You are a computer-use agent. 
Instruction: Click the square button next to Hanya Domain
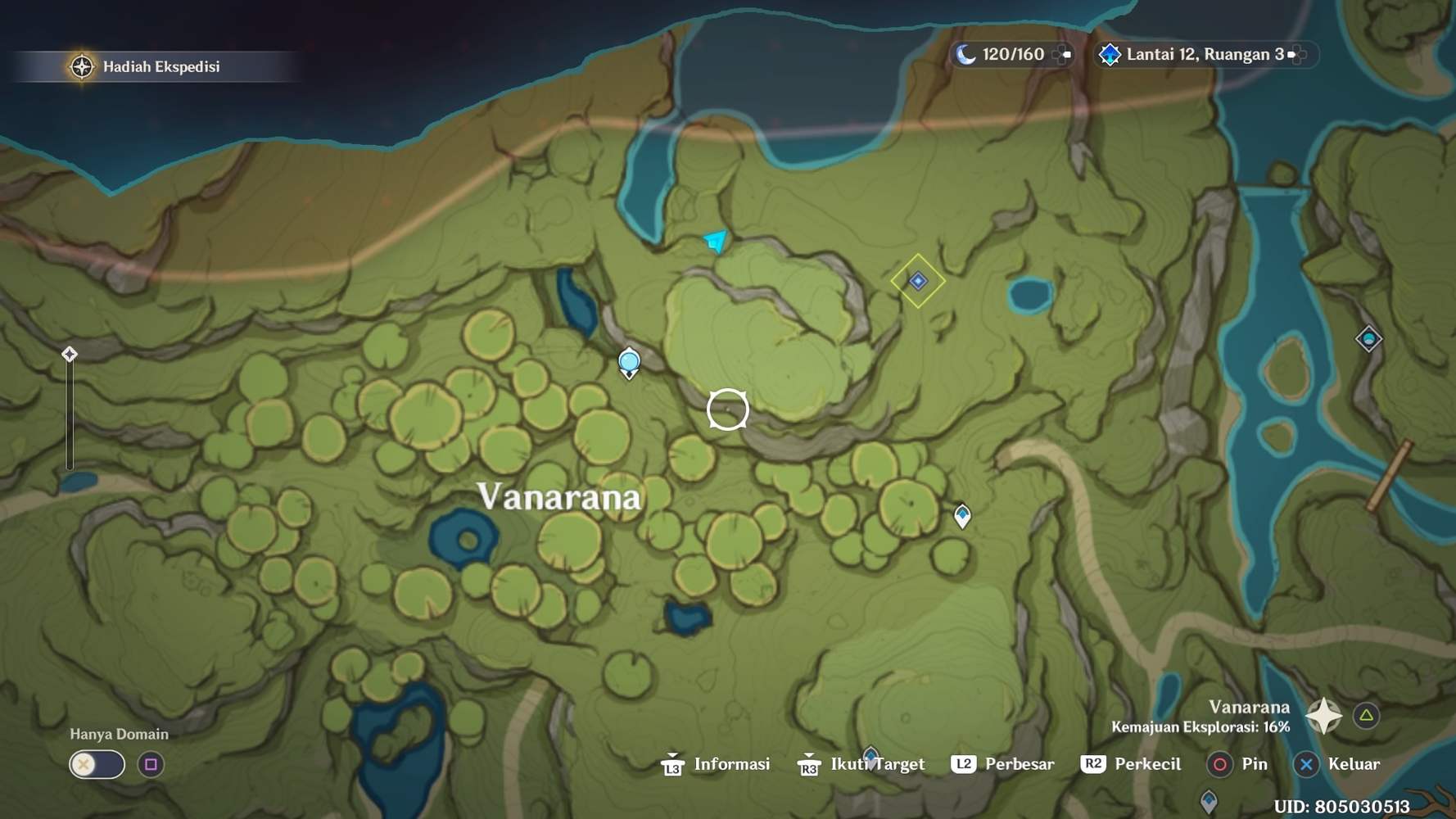click(x=151, y=764)
